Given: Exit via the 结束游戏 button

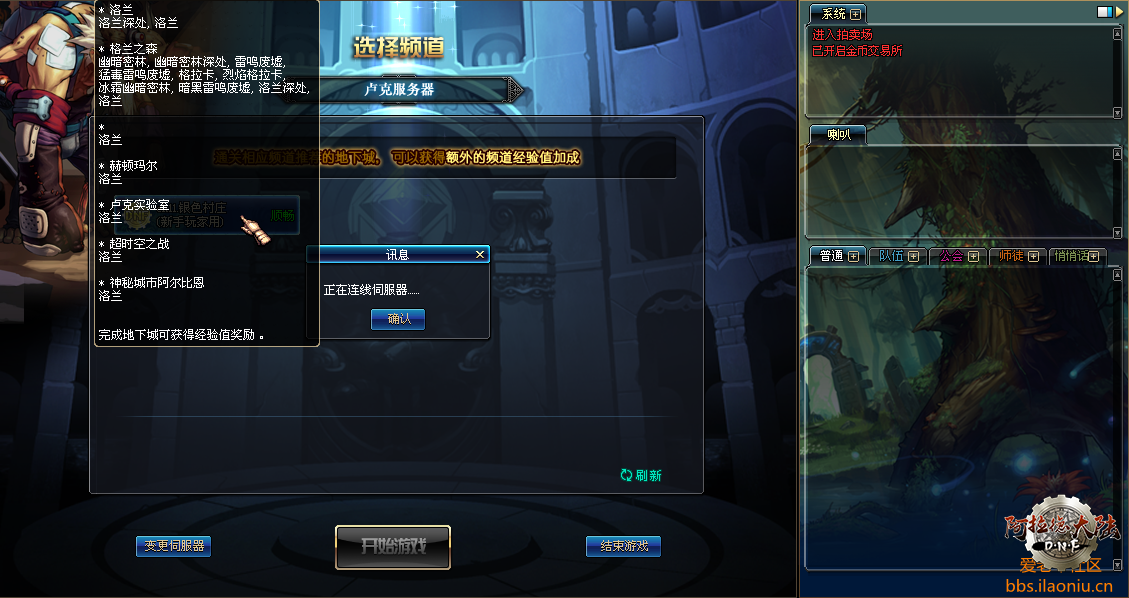Looking at the screenshot, I should (623, 546).
